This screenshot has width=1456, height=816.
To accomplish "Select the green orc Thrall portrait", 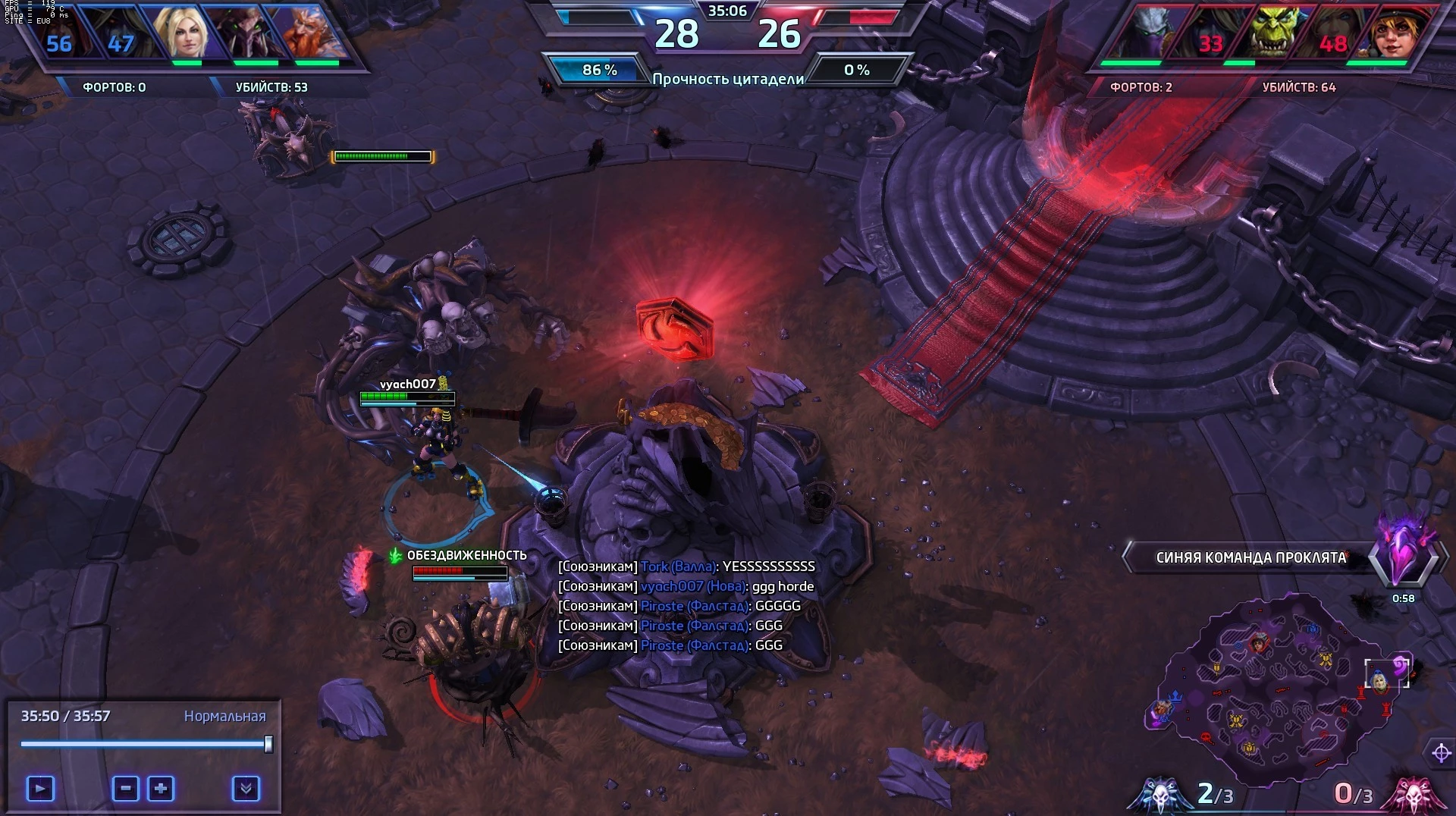I will point(1276,33).
